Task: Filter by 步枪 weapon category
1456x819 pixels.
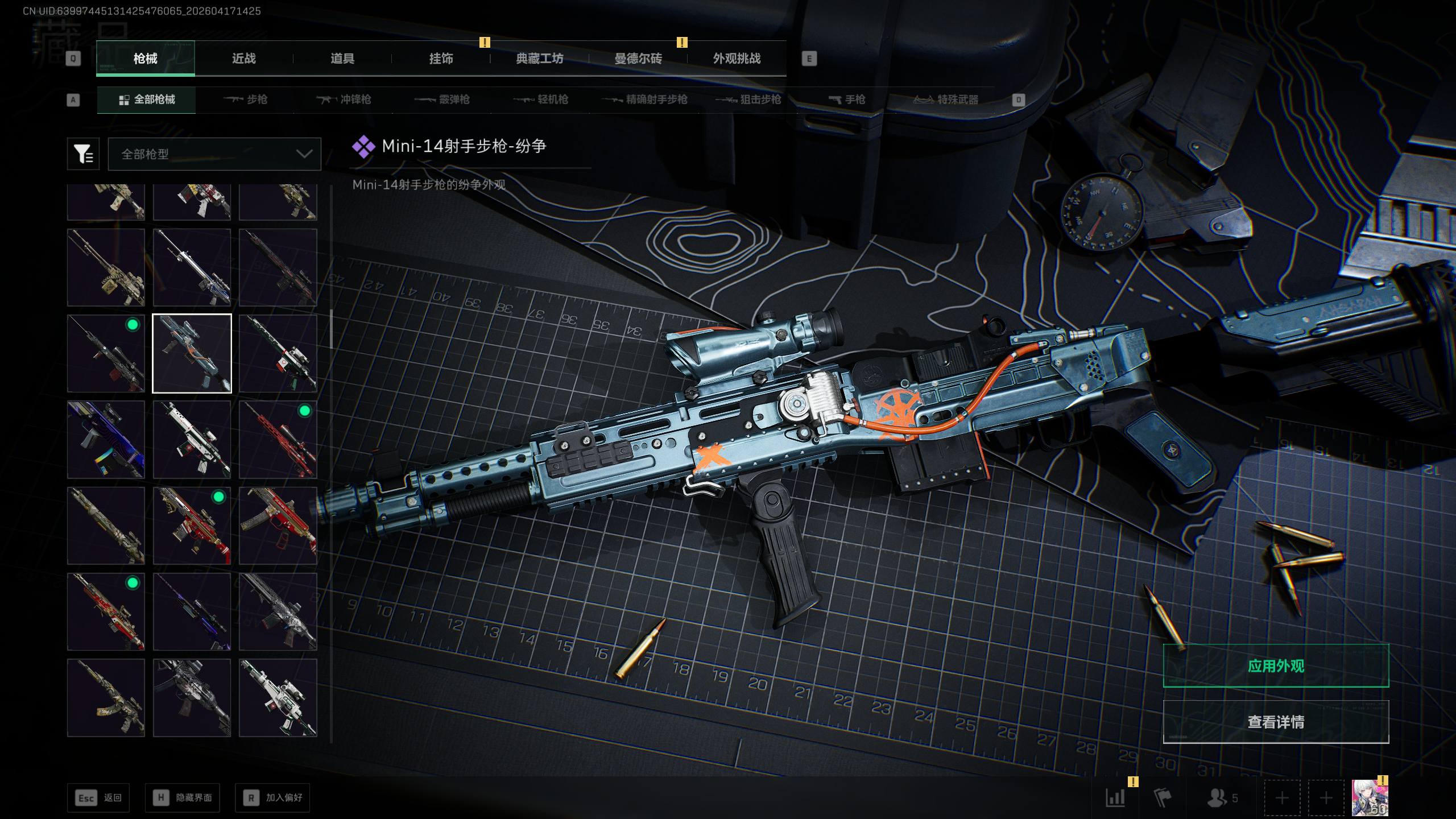Action: coord(246,100)
